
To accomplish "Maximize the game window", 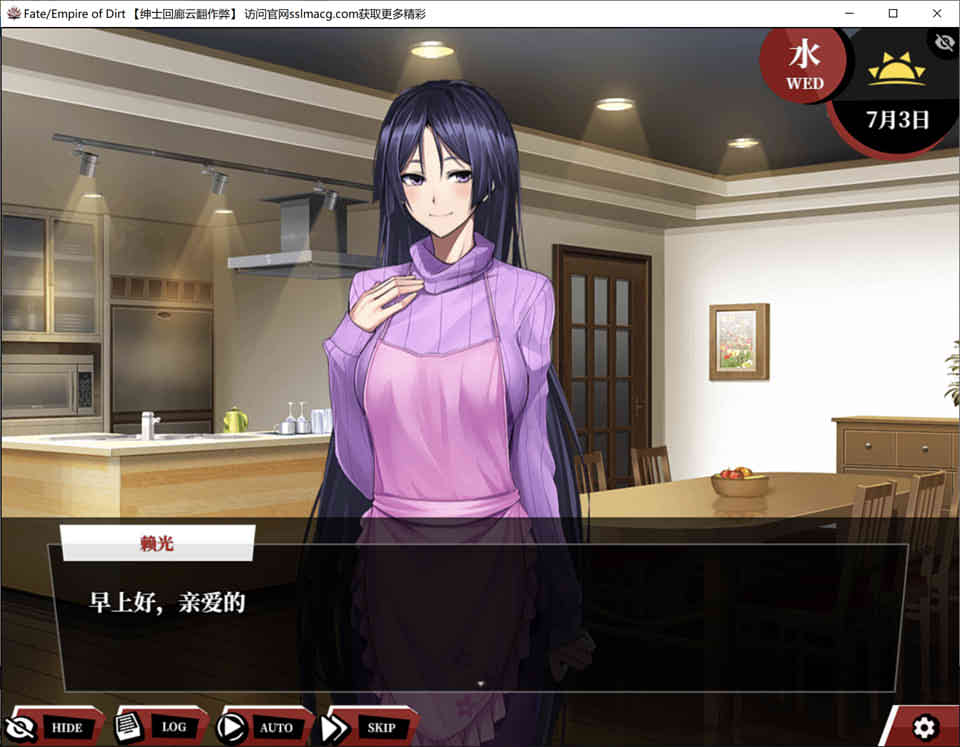I will tap(892, 13).
